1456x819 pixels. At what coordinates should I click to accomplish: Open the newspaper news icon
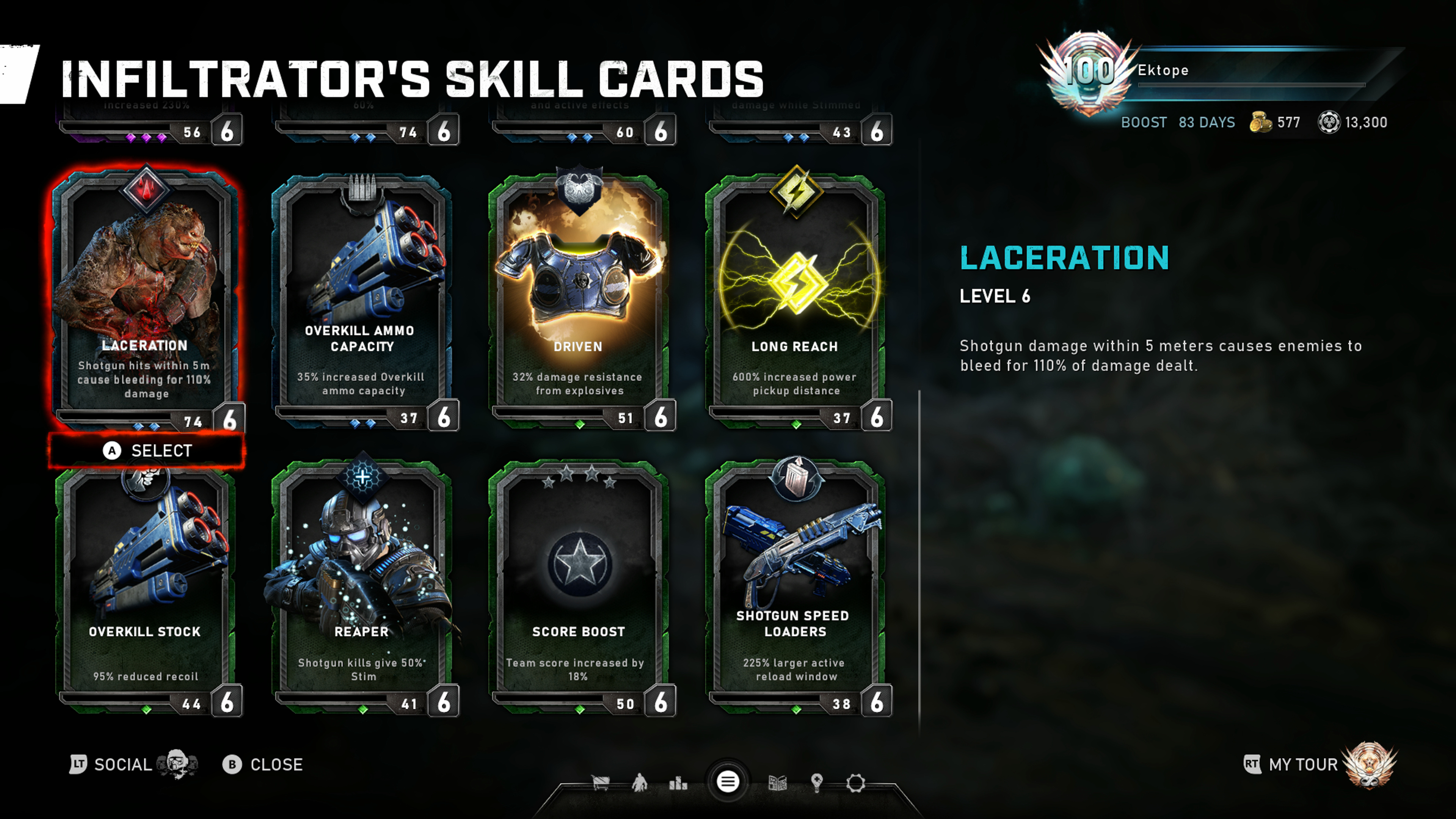[x=778, y=783]
